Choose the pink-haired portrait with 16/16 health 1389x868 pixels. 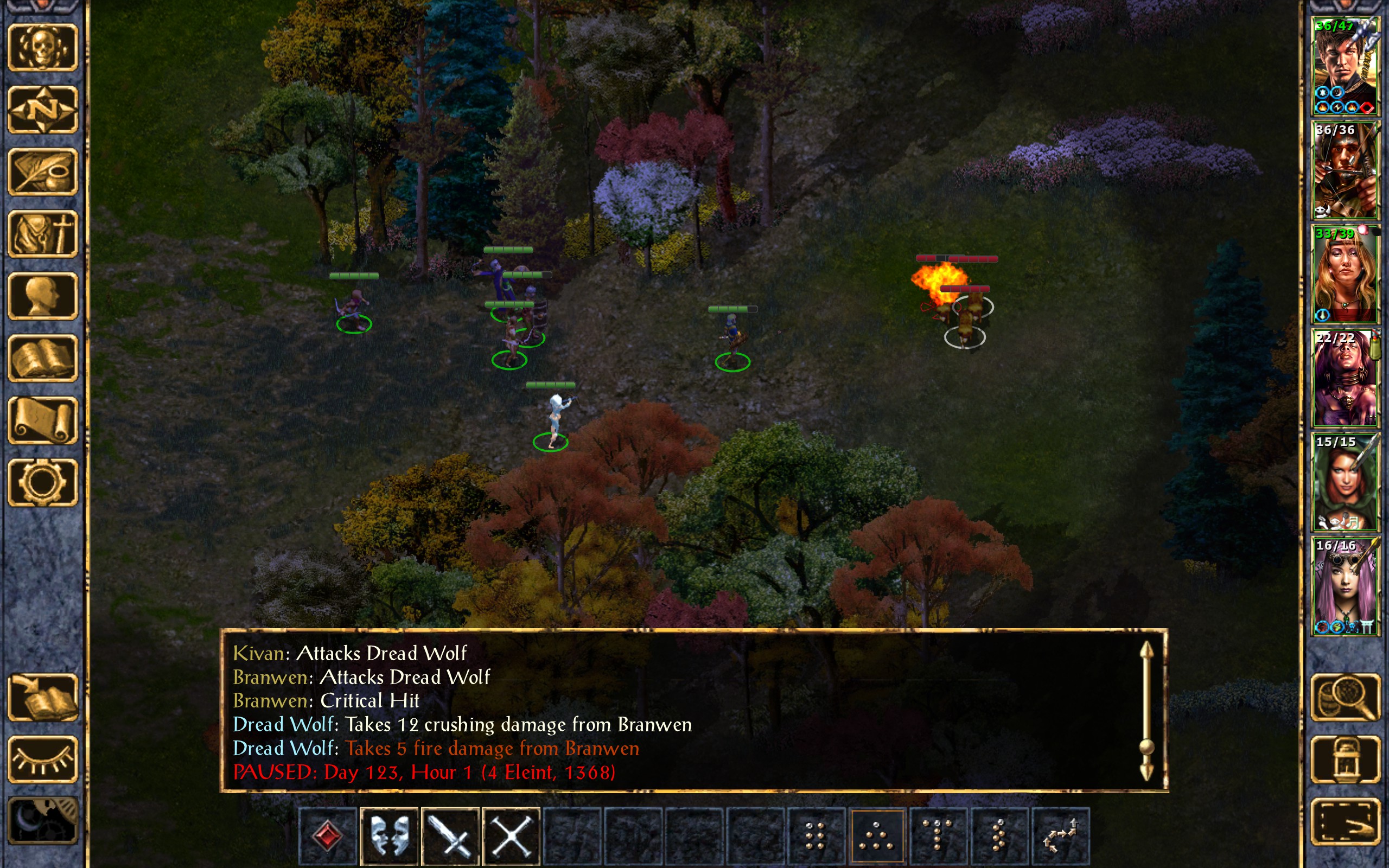coord(1345,585)
